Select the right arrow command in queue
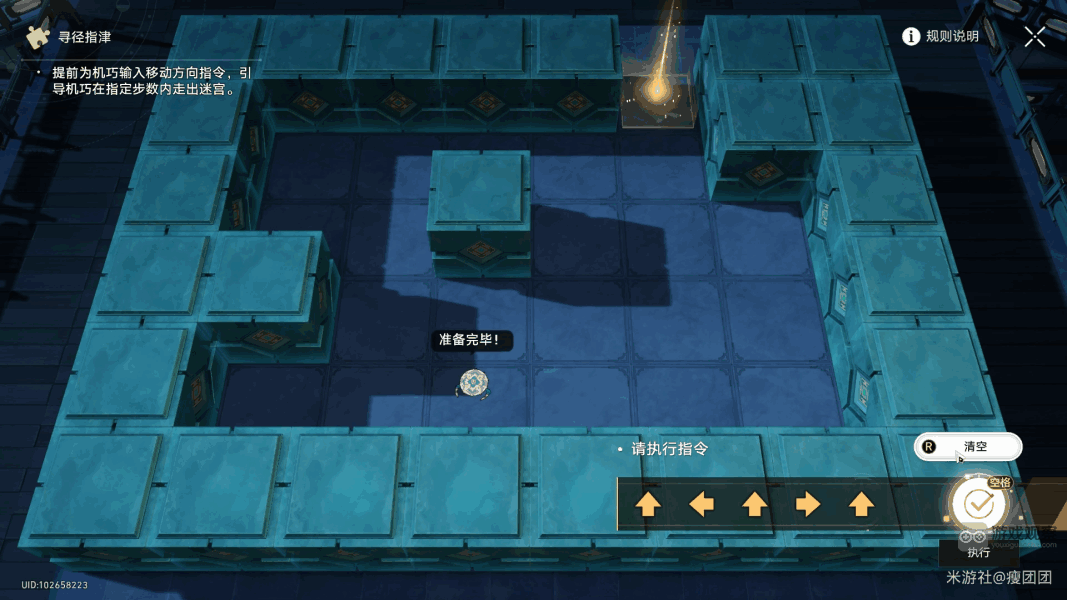Image resolution: width=1067 pixels, height=600 pixels. click(x=808, y=505)
